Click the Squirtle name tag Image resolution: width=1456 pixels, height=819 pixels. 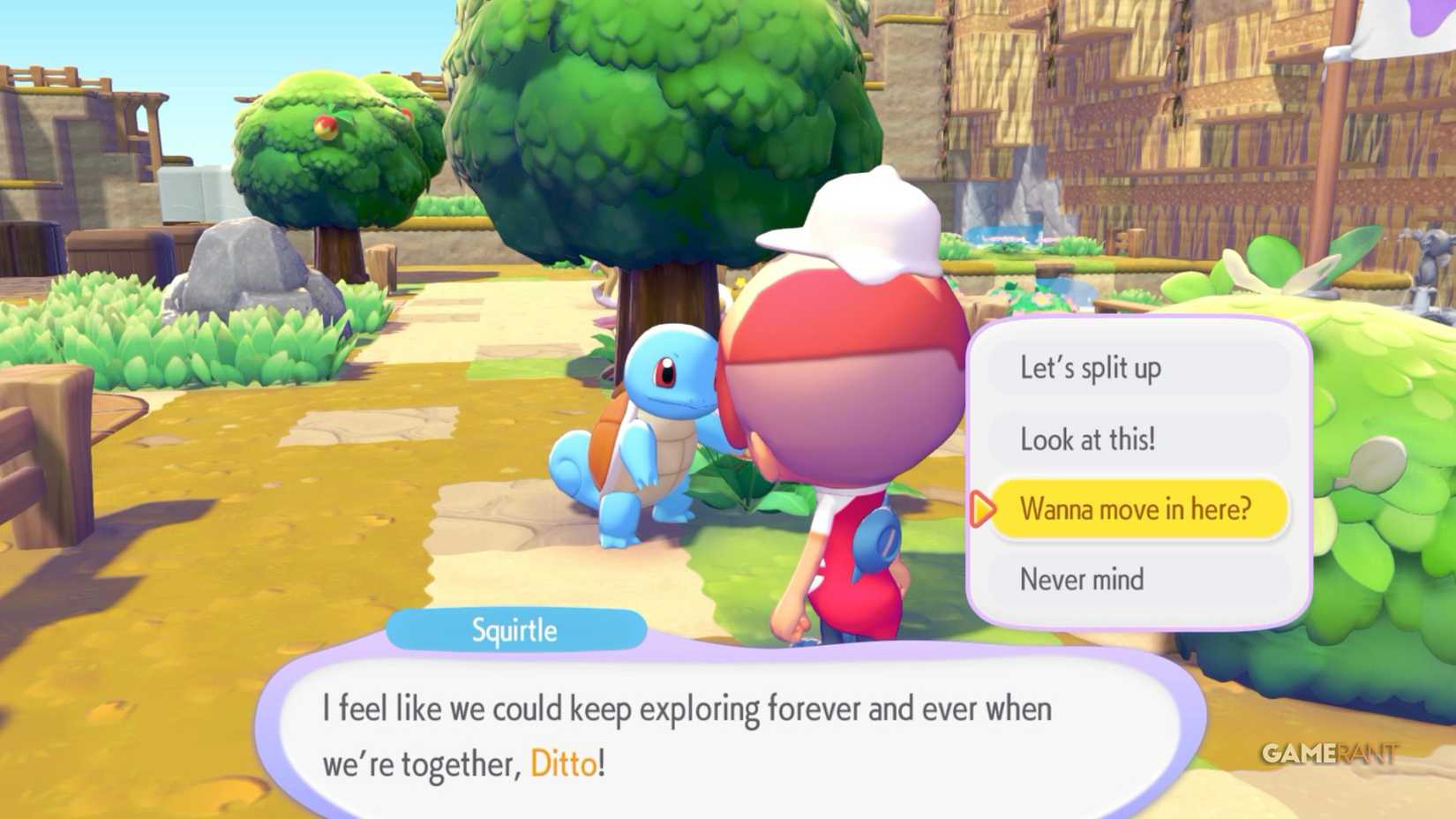click(x=514, y=630)
